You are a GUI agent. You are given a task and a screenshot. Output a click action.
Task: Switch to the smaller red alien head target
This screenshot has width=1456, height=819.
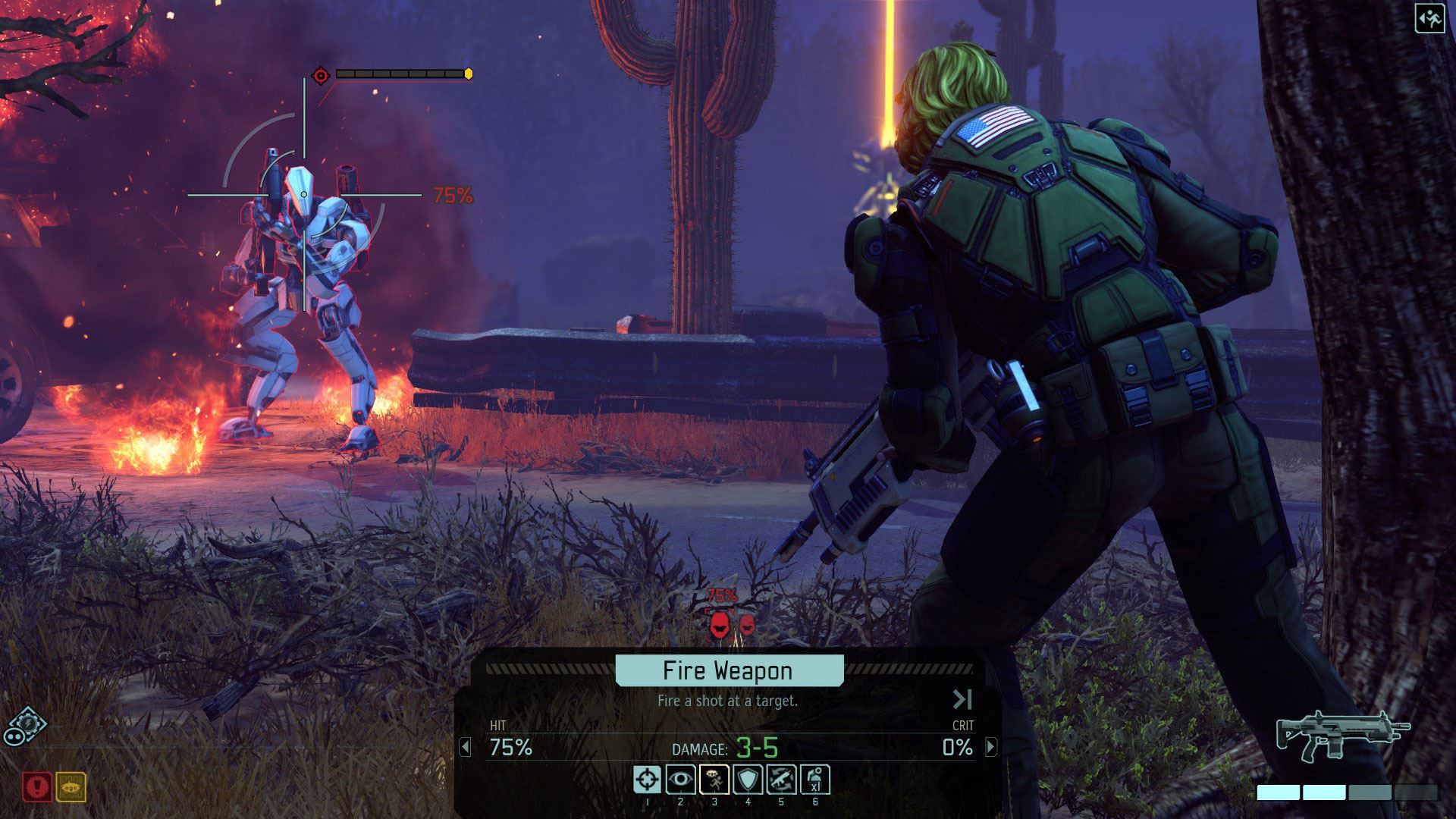[x=747, y=624]
